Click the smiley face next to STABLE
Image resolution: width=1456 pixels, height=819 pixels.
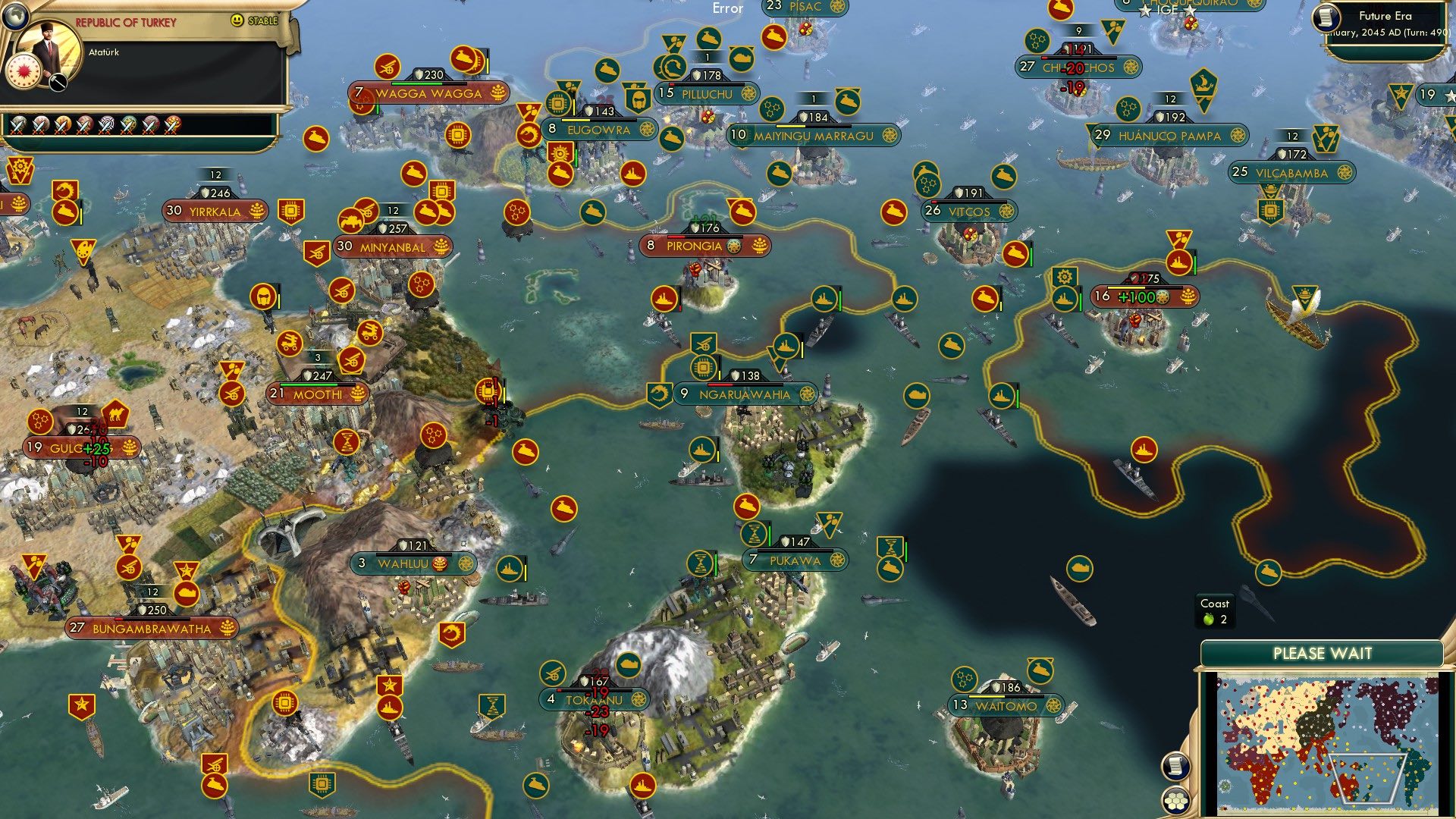click(236, 20)
